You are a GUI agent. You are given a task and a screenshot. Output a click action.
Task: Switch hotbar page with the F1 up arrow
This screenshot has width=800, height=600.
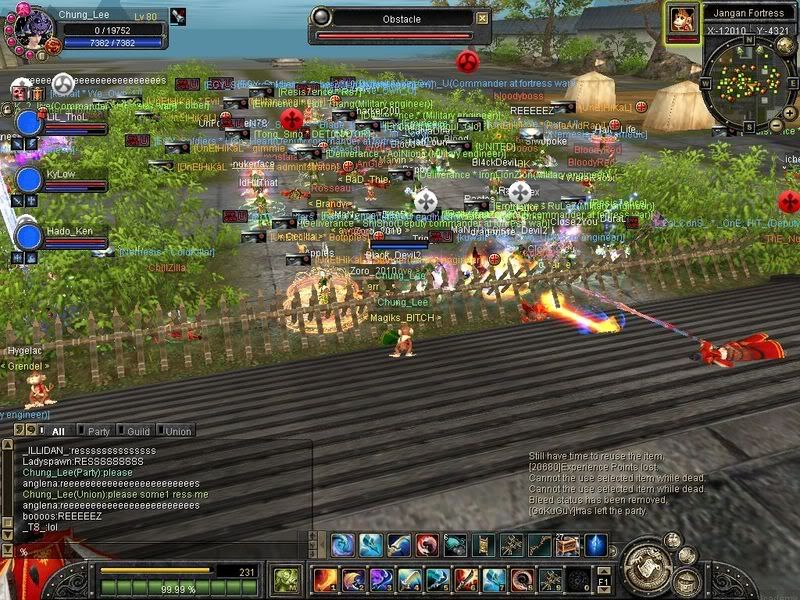[x=603, y=572]
